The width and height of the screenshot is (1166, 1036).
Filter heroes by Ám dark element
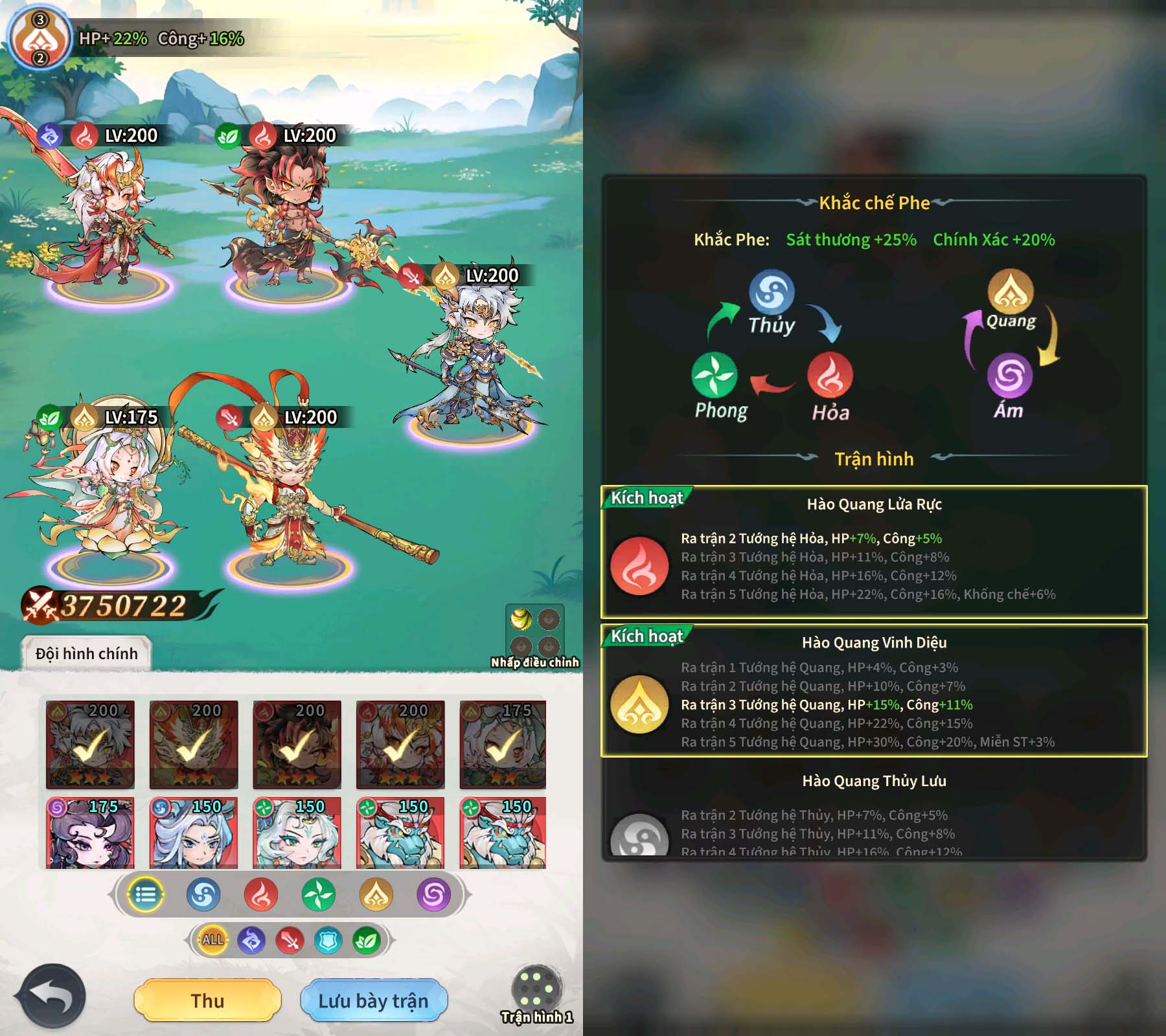pos(434,895)
